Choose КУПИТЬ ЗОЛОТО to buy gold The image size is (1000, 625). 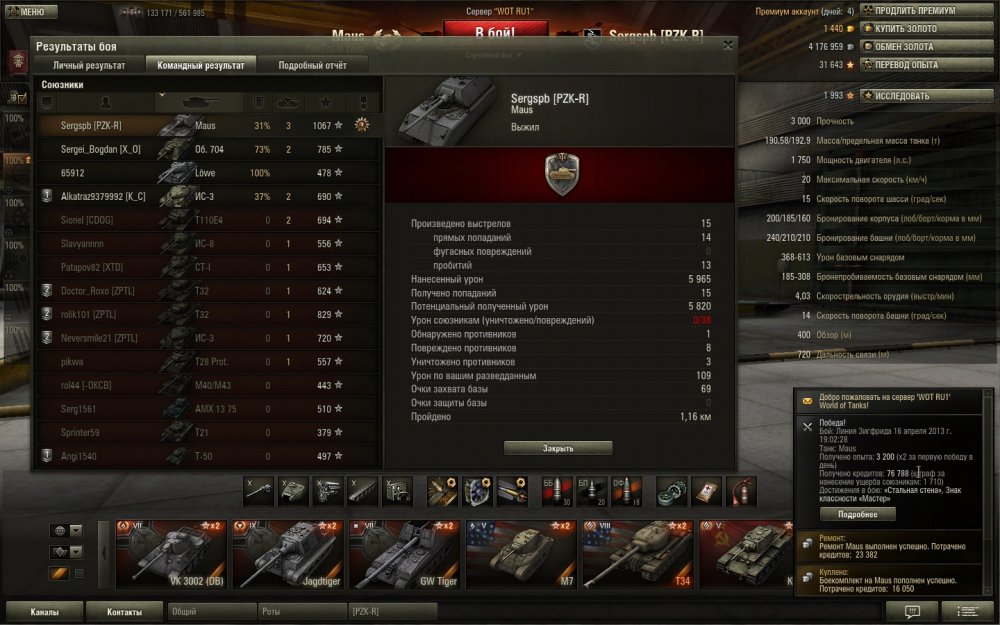tap(915, 29)
